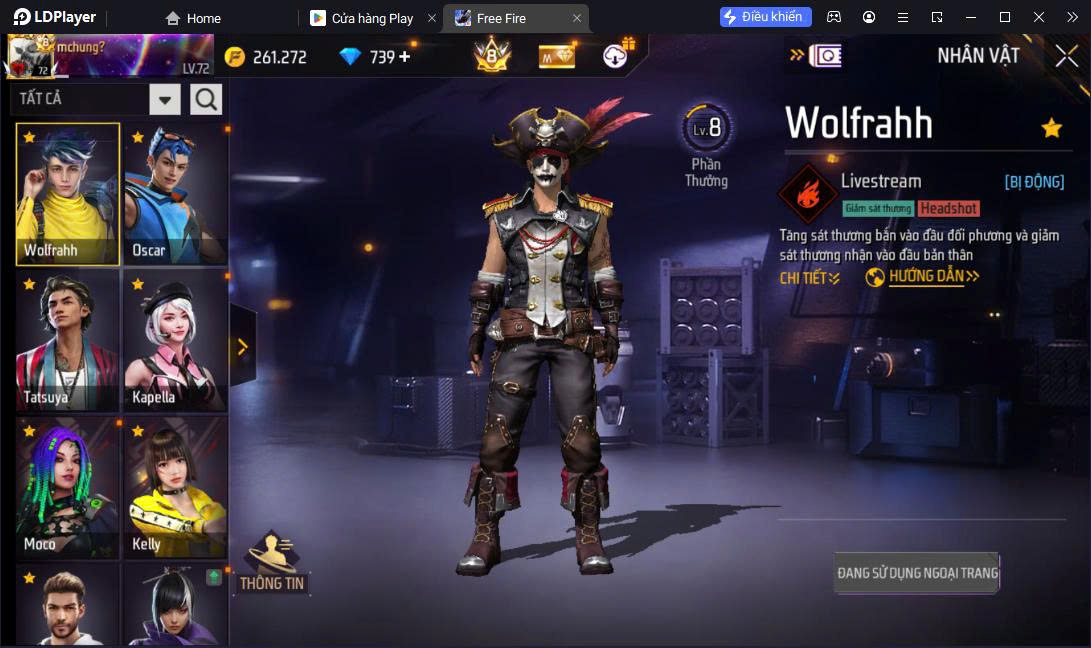The image size is (1091, 648).
Task: Close the NHÂN VẬT character screen
Action: tap(1066, 56)
